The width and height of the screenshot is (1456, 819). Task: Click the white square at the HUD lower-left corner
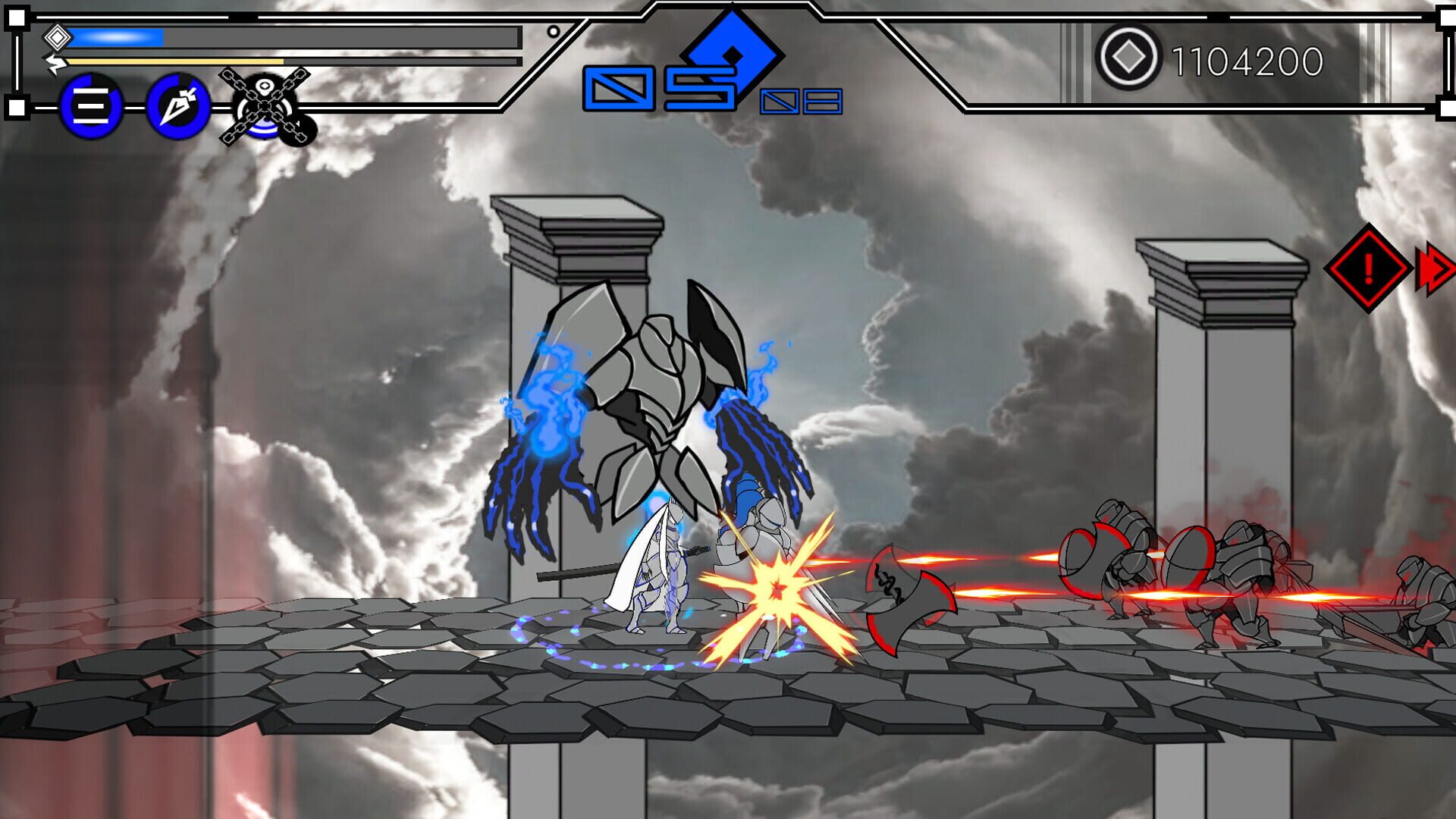[x=17, y=107]
